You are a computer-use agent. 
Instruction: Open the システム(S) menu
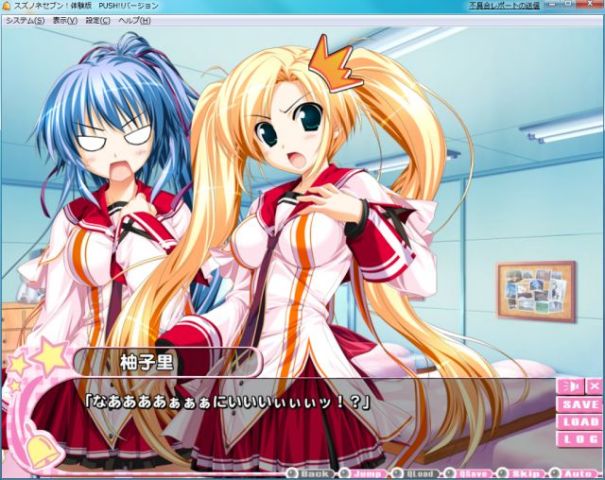coord(25,20)
